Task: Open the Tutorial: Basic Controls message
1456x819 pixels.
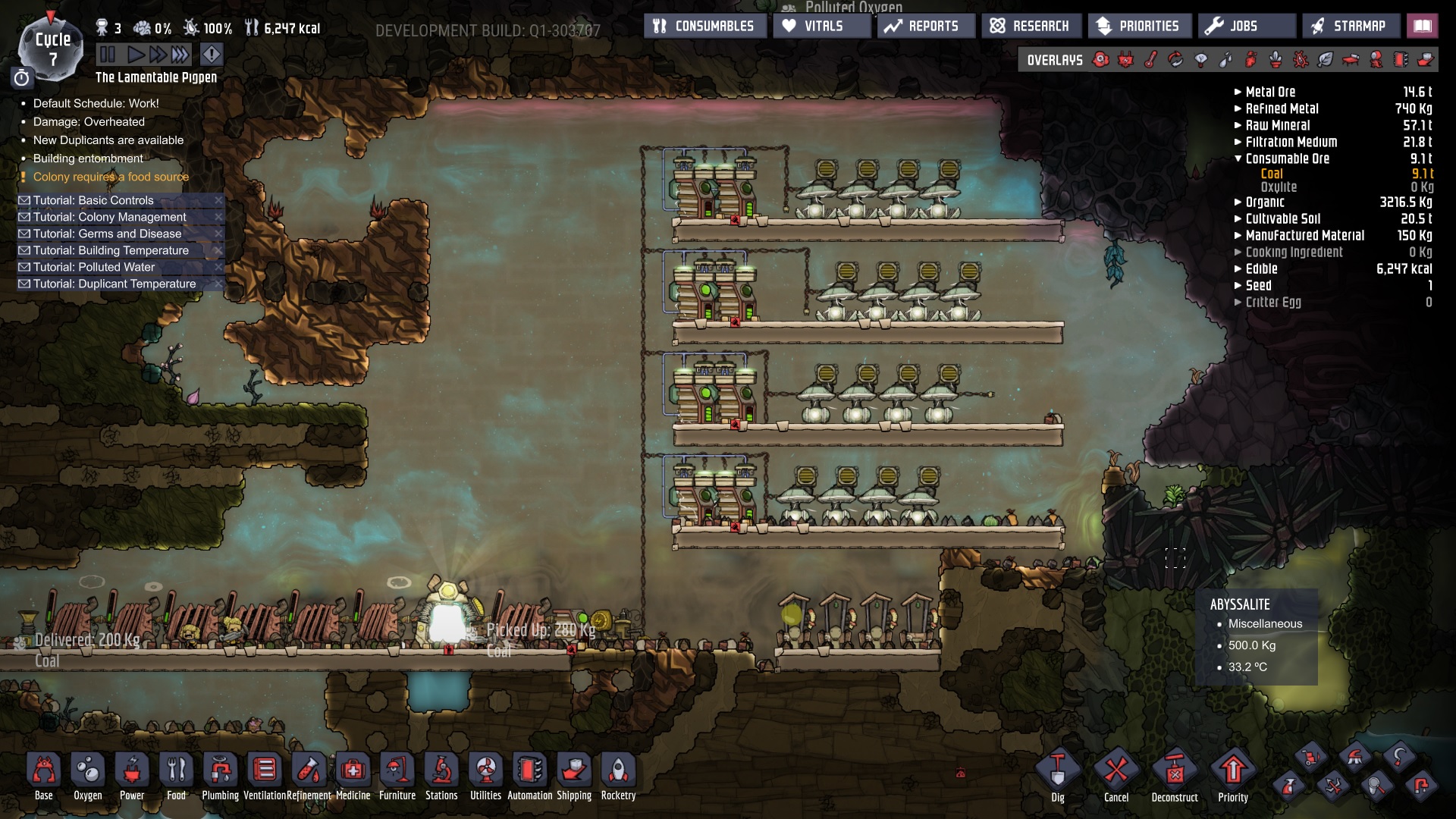Action: (x=93, y=200)
